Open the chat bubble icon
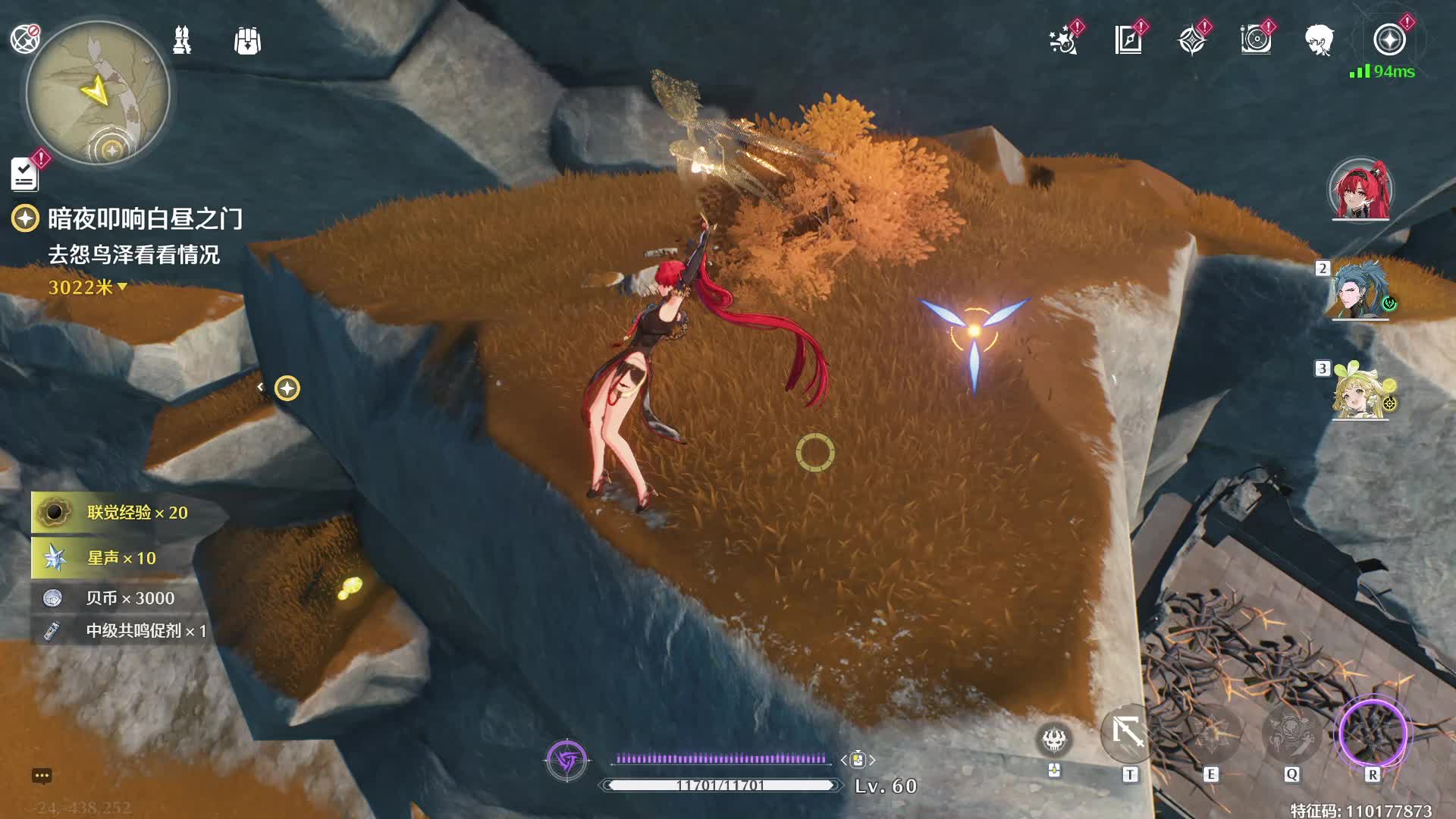 coord(42,776)
